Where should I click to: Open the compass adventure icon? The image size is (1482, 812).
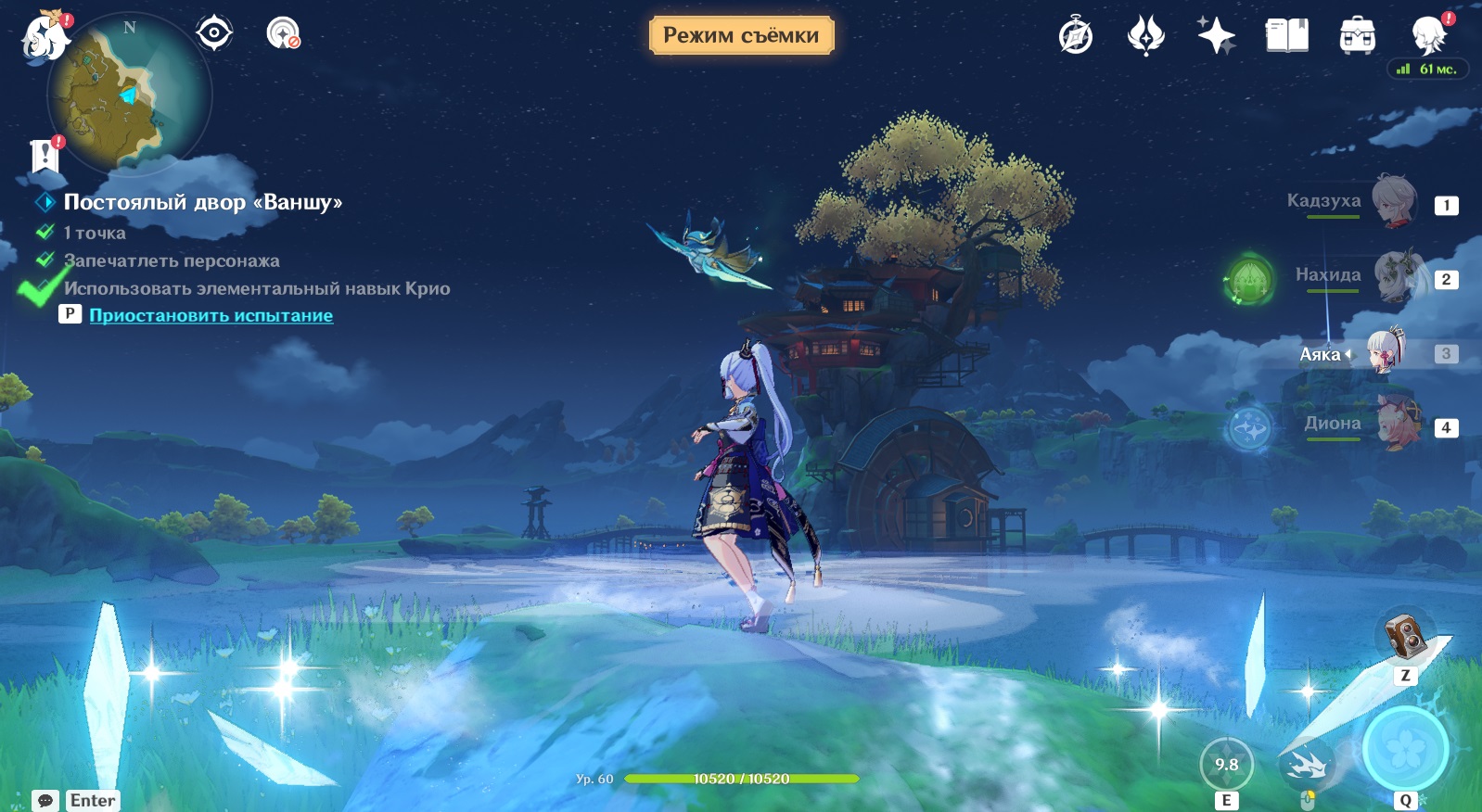click(1076, 36)
